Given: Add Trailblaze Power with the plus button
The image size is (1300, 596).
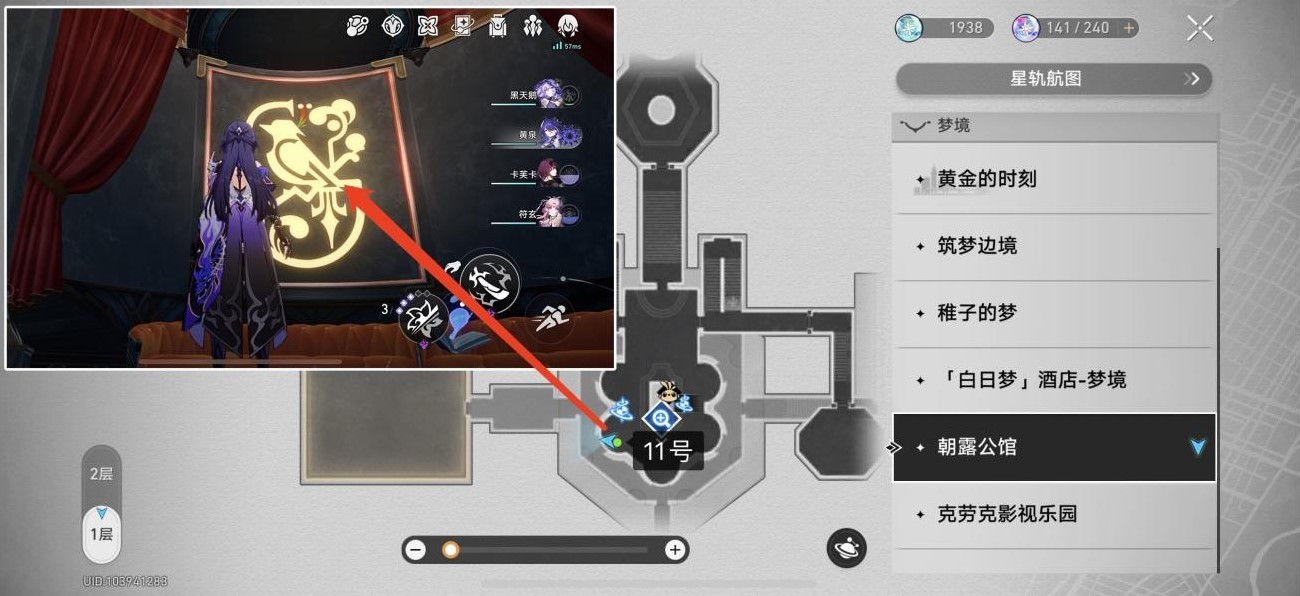Looking at the screenshot, I should coord(1129,28).
